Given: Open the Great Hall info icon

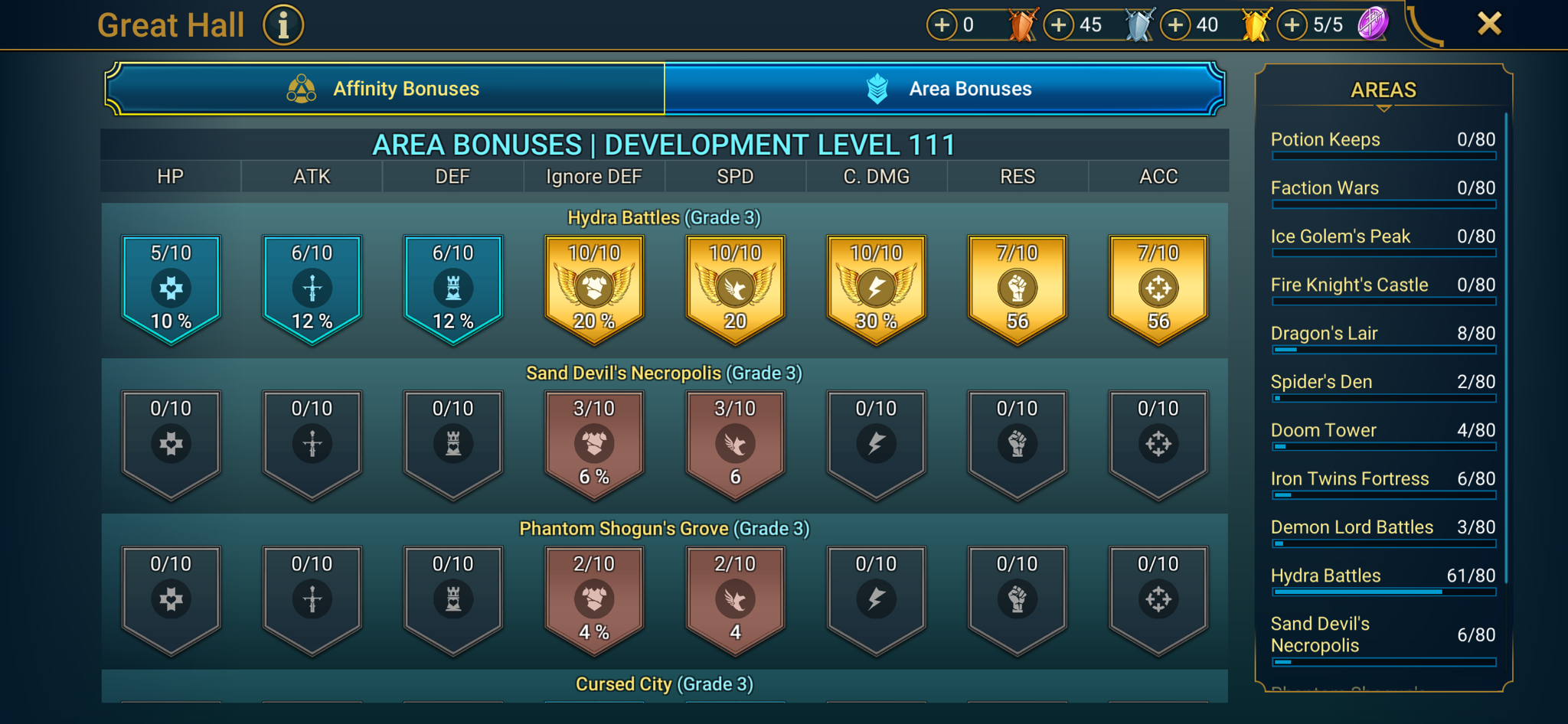Looking at the screenshot, I should tap(283, 24).
